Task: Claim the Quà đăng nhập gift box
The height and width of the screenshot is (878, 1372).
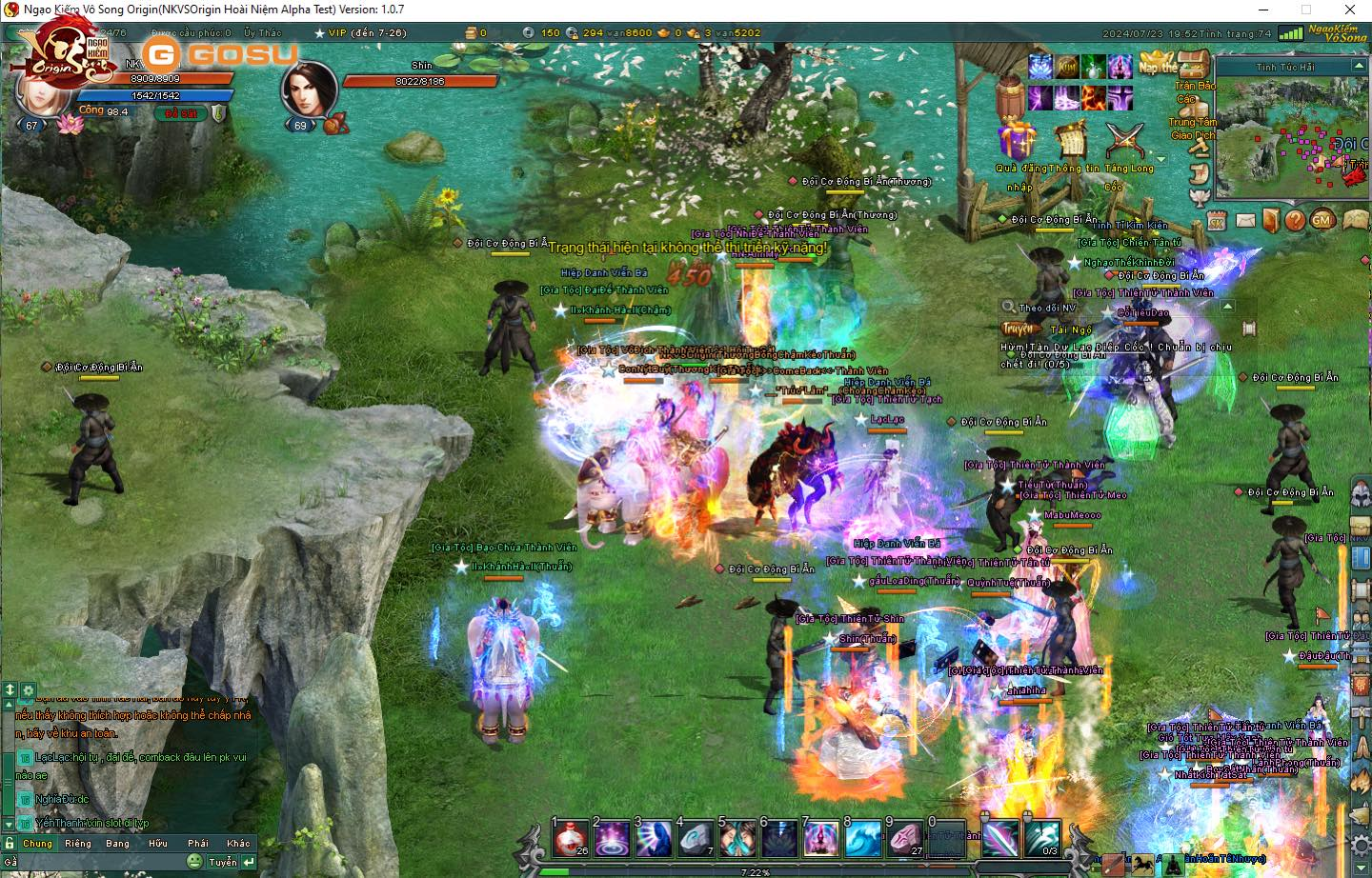Action: click(1017, 140)
